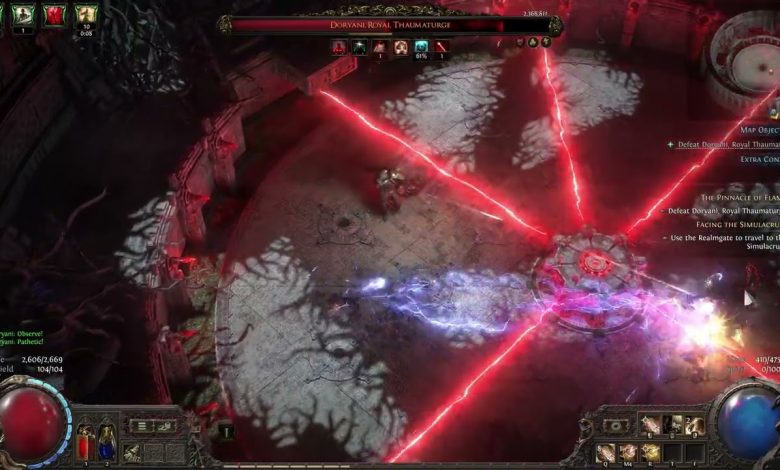780x470 pixels.
Task: Select the red buff icon at top left
Action: tap(53, 15)
